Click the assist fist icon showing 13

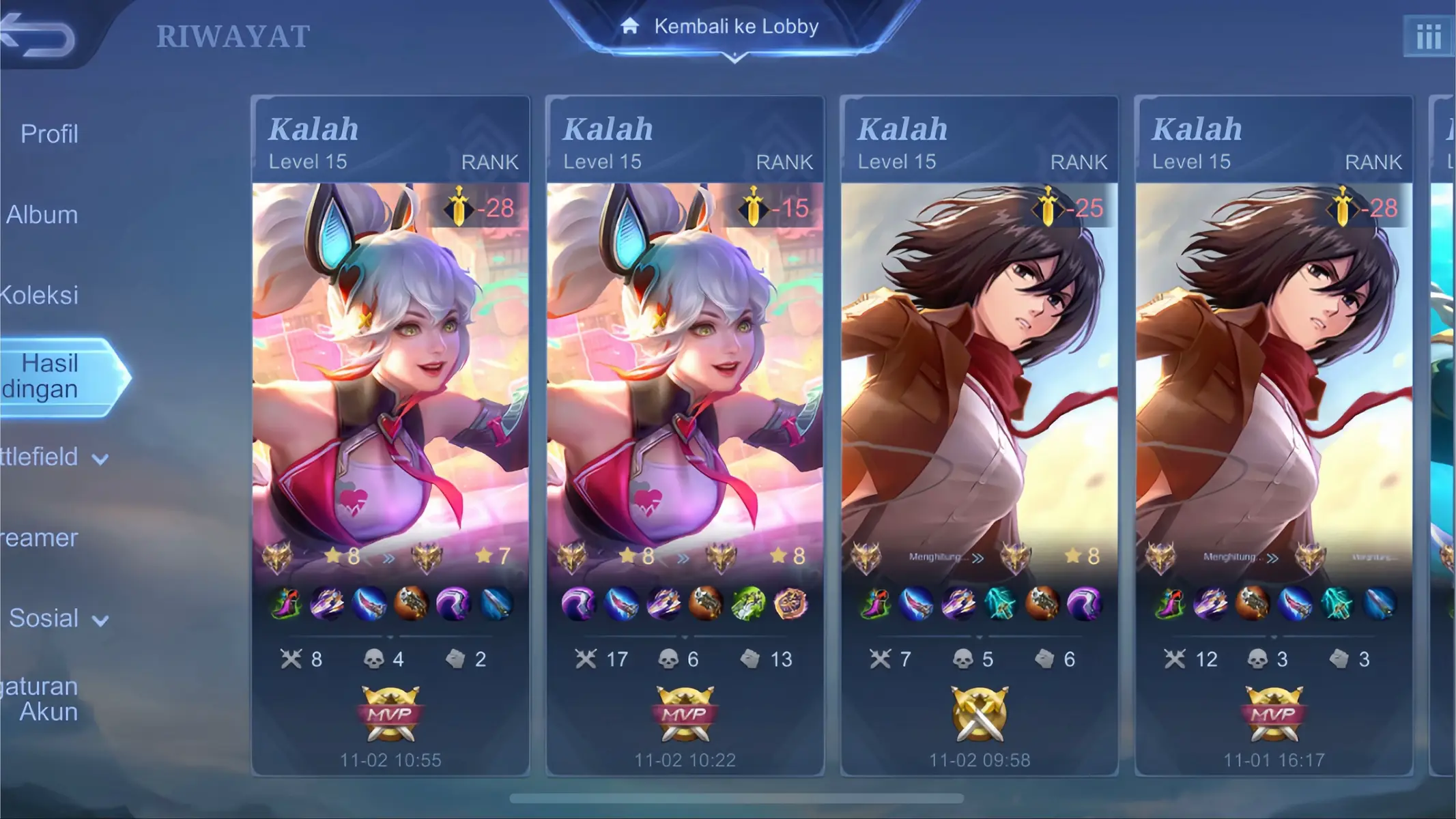pyautogui.click(x=749, y=659)
